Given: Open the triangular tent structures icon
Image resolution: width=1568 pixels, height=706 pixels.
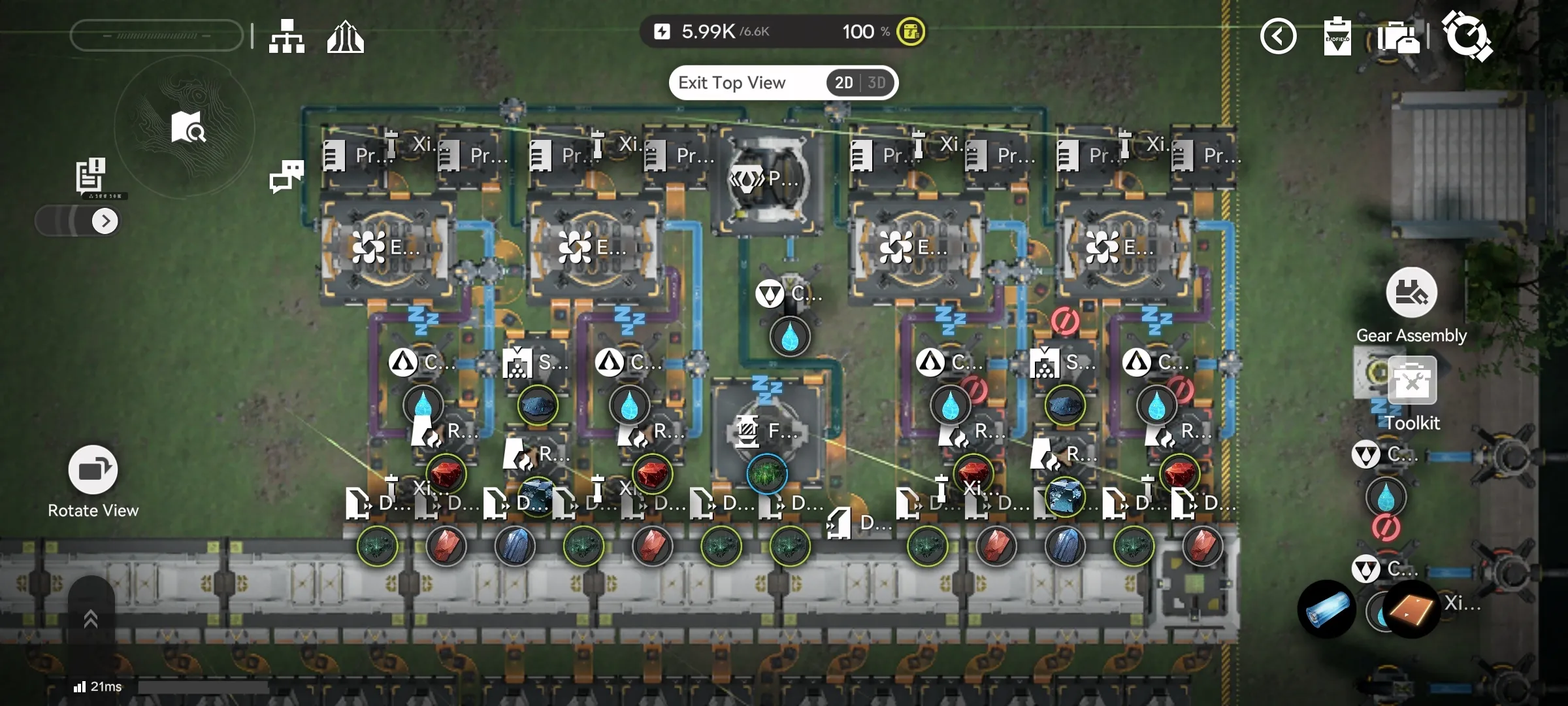Looking at the screenshot, I should click(x=345, y=37).
